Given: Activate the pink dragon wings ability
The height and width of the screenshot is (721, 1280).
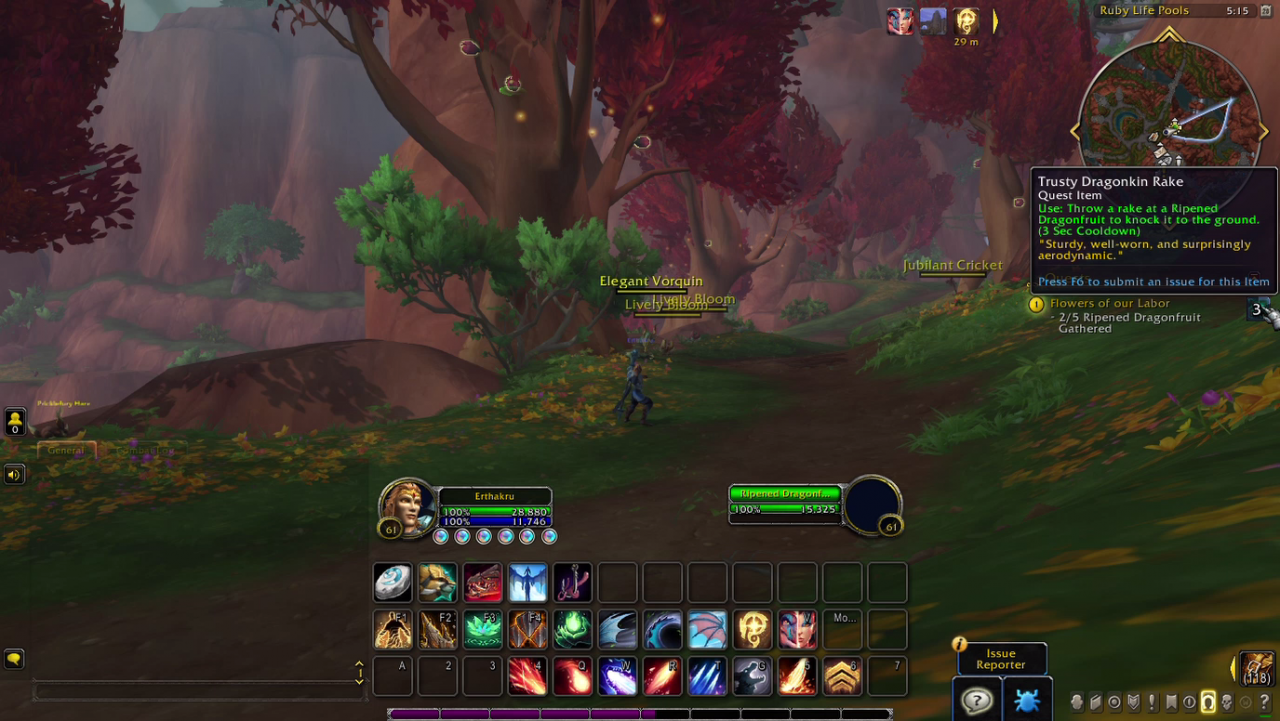Looking at the screenshot, I should coord(707,630).
